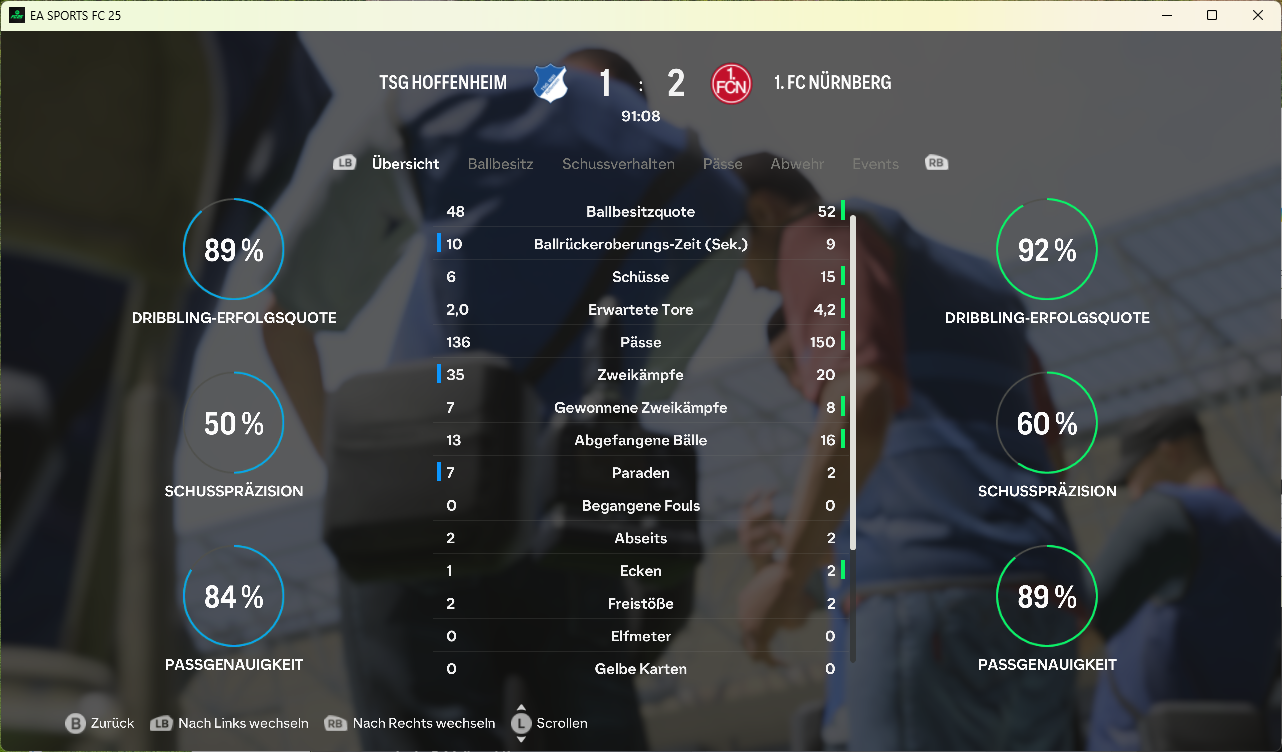Click the stats list scrollbar
Viewport: 1282px width, 752px height.
[853, 380]
